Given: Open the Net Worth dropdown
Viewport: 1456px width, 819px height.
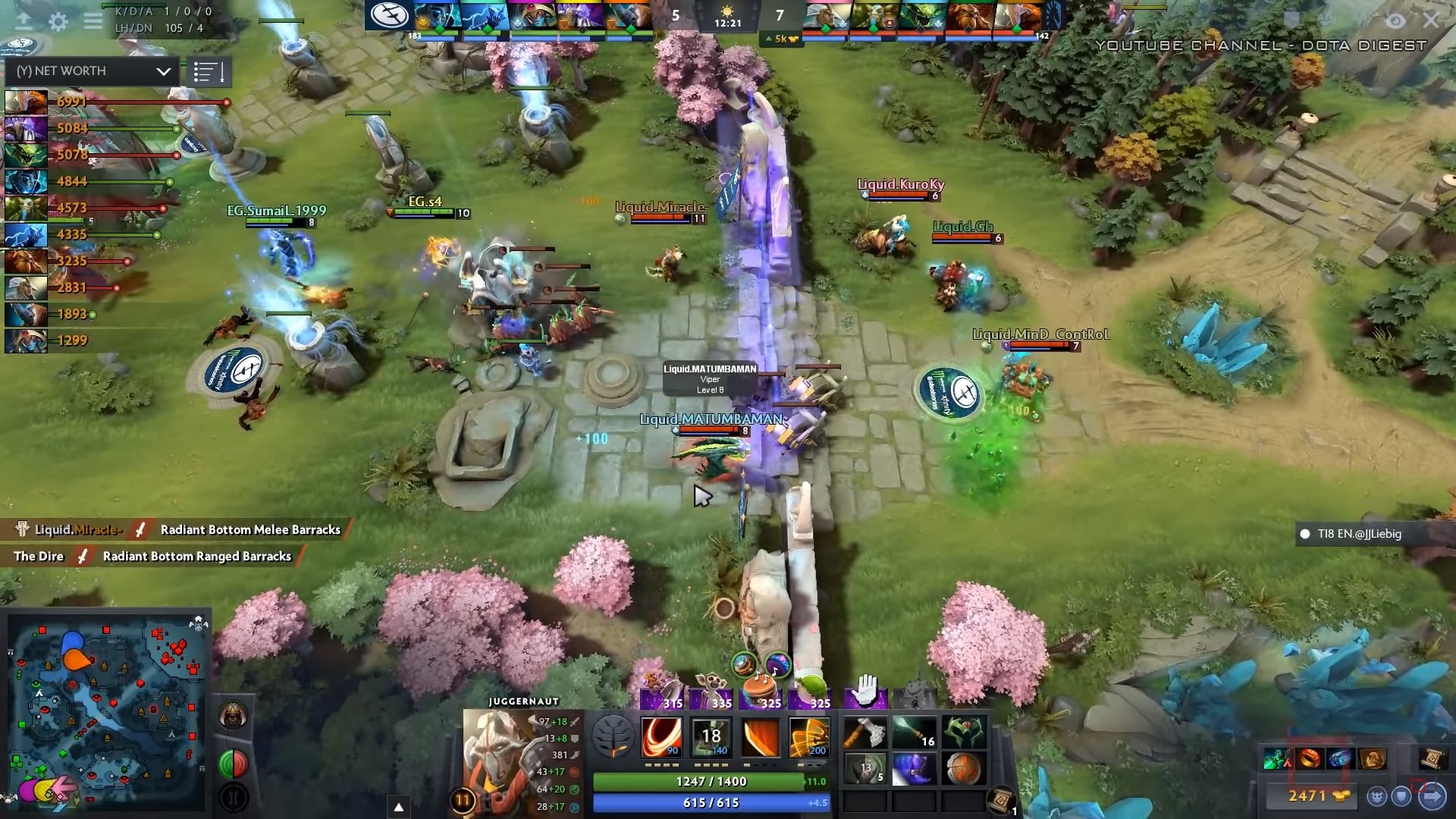Looking at the screenshot, I should coord(92,71).
